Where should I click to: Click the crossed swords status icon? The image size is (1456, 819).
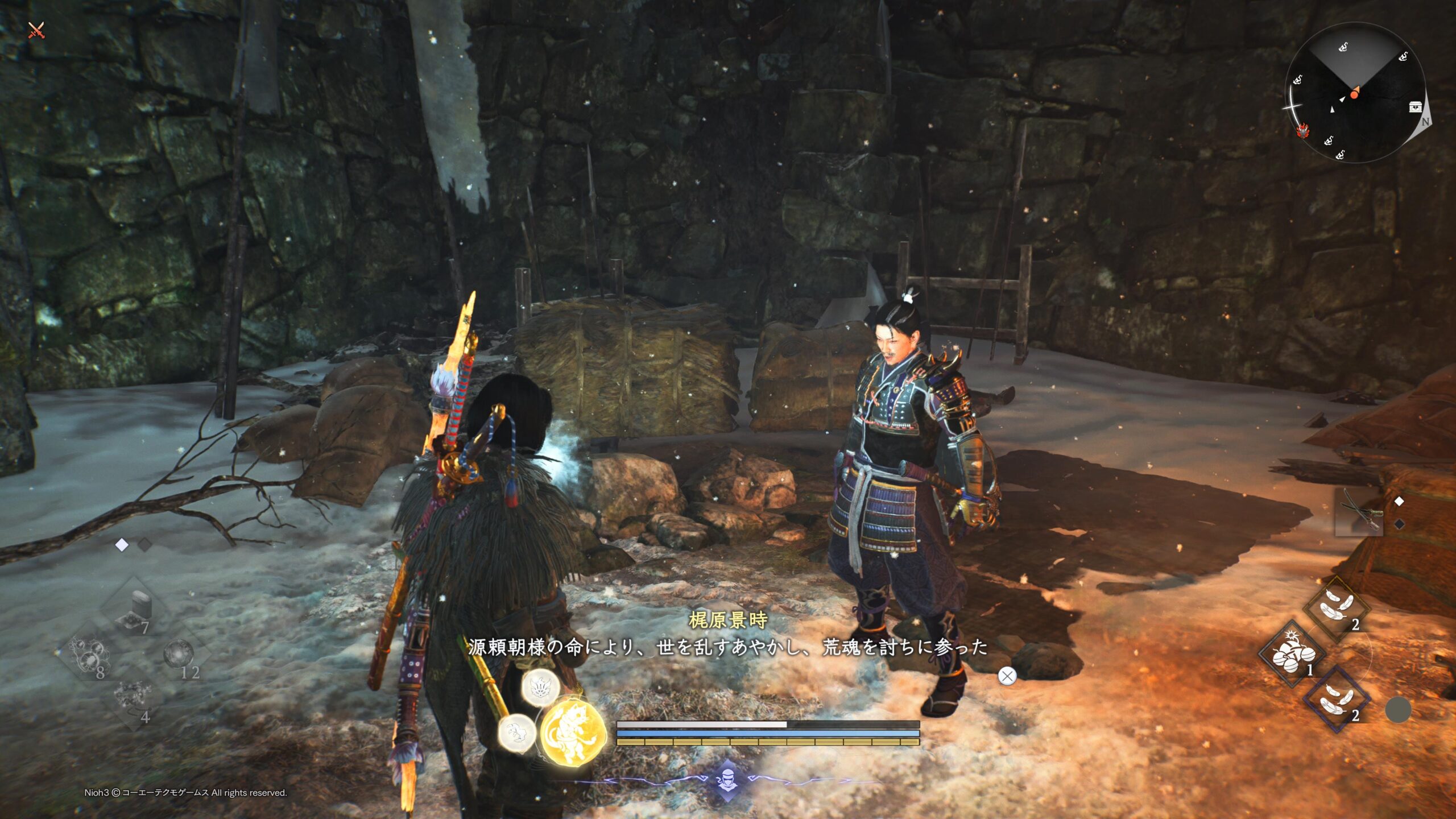click(36, 30)
